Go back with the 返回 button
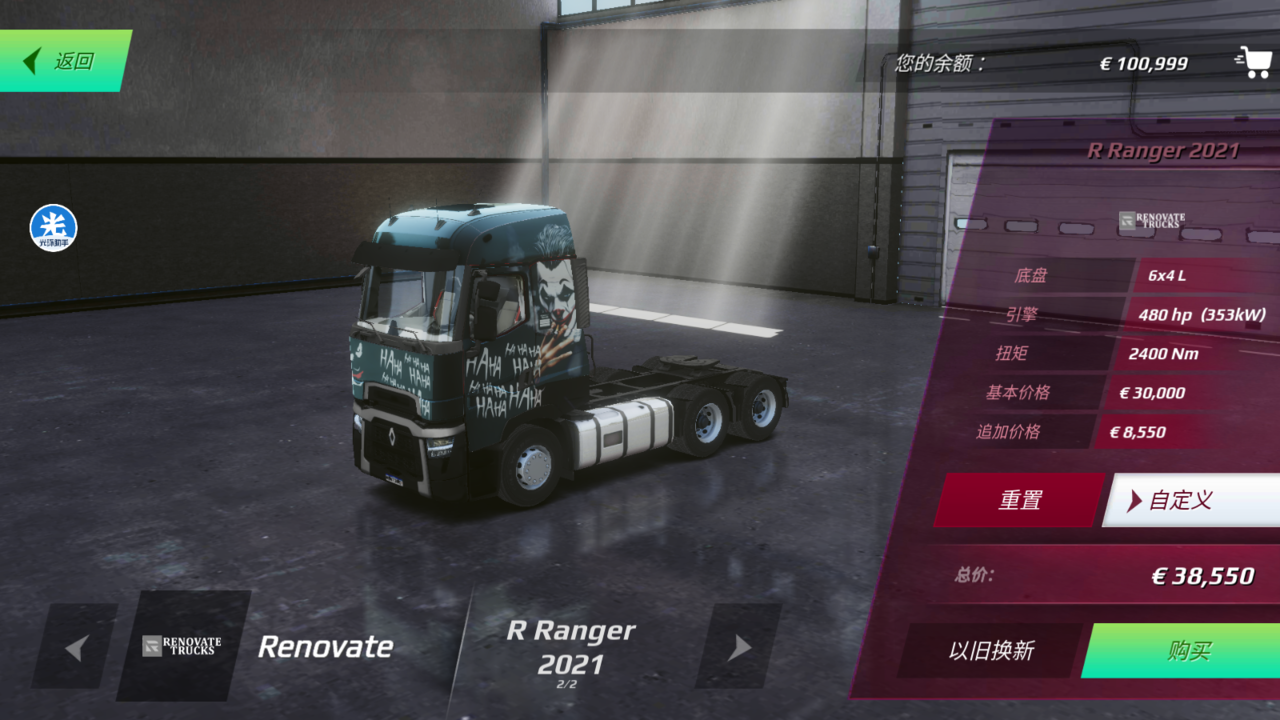This screenshot has height=720, width=1280. tap(62, 61)
